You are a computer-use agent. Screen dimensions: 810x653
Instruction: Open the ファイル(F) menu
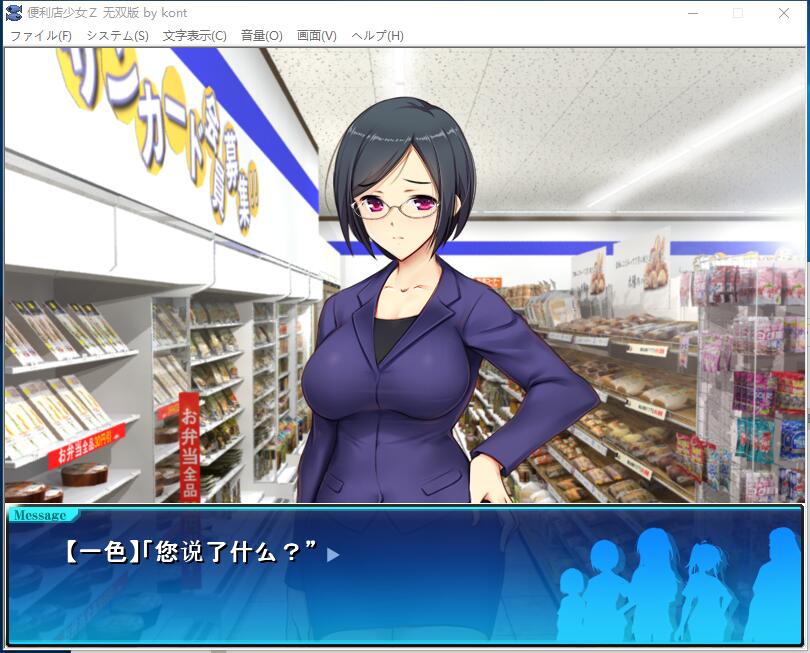pos(41,36)
